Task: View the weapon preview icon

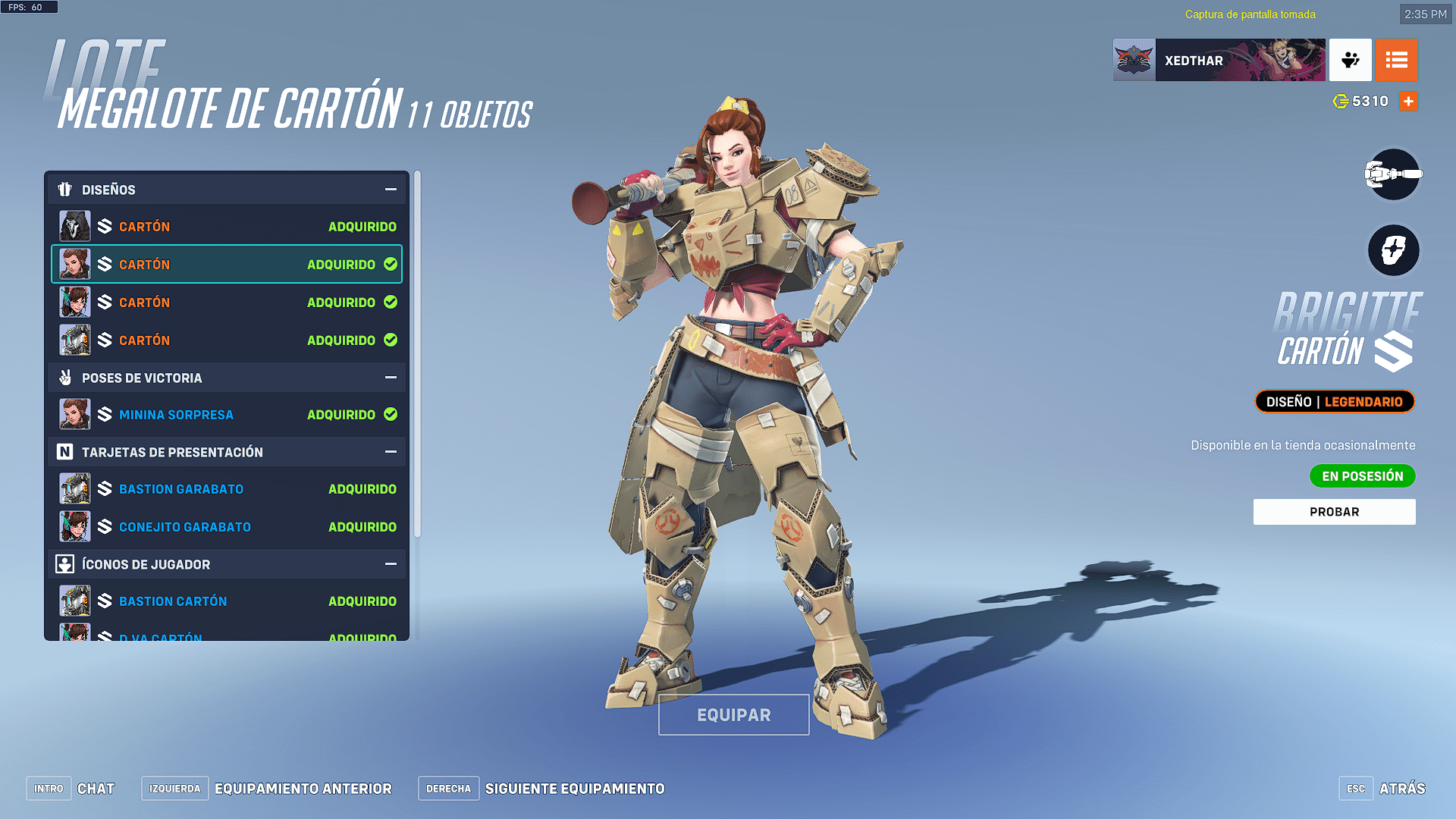Action: (1393, 174)
